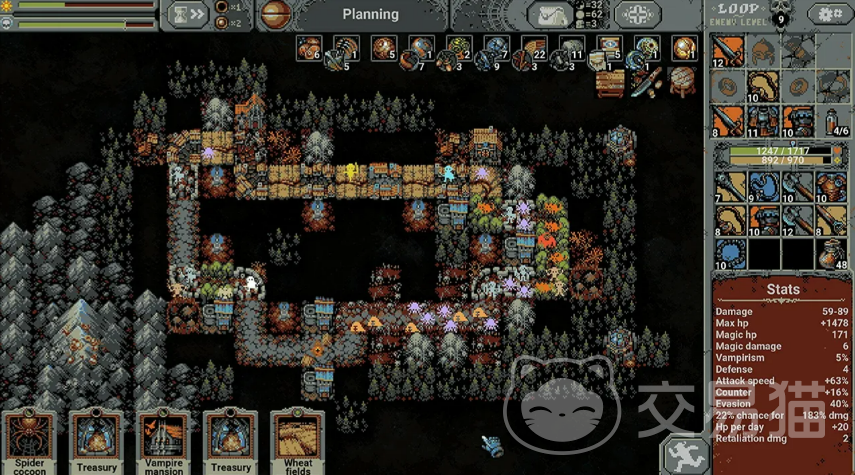Pick the Vampire mansion card
This screenshot has height=475, width=855.
click(x=162, y=441)
